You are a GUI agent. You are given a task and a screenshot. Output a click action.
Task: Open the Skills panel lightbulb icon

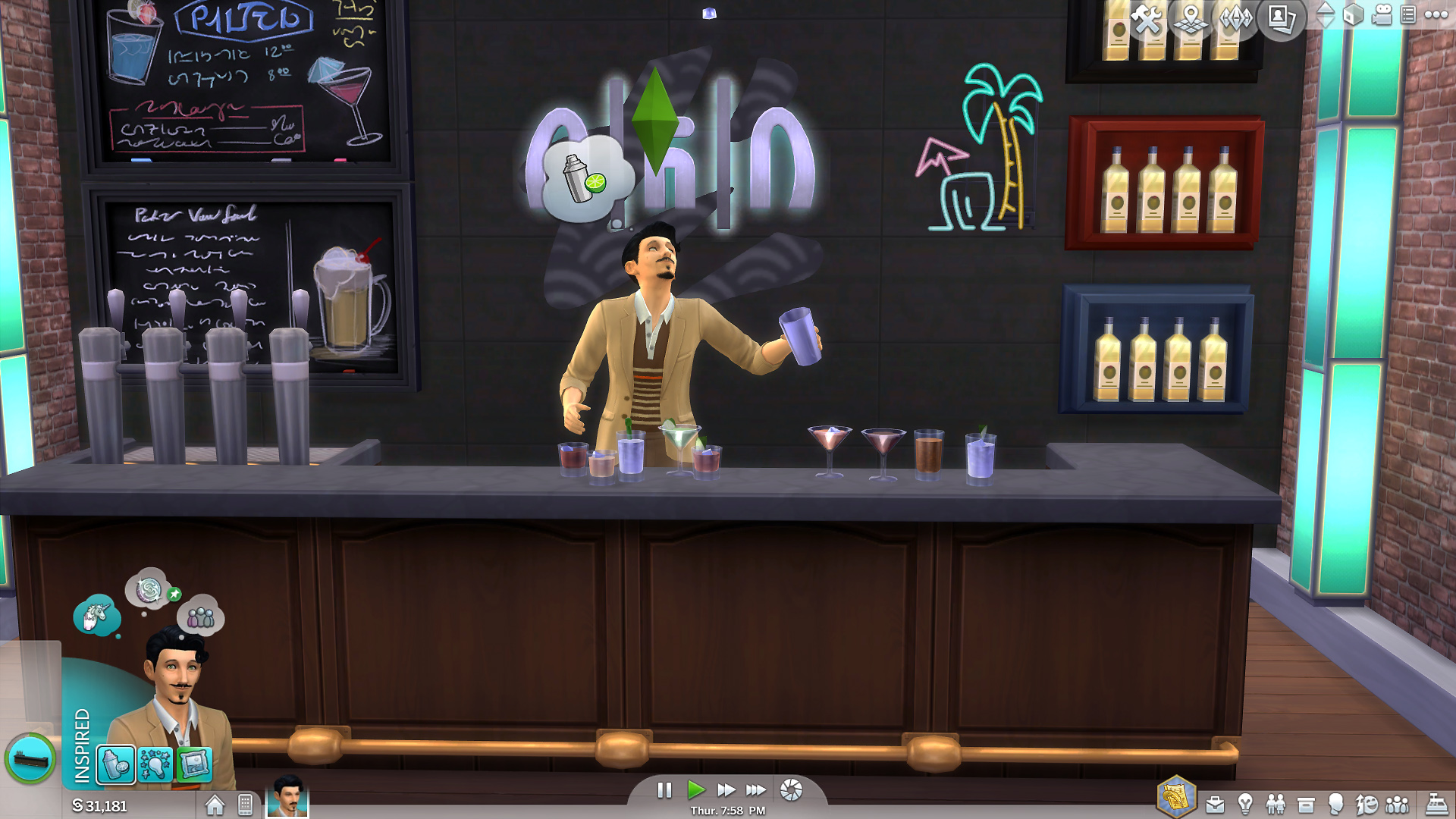pos(1245,805)
